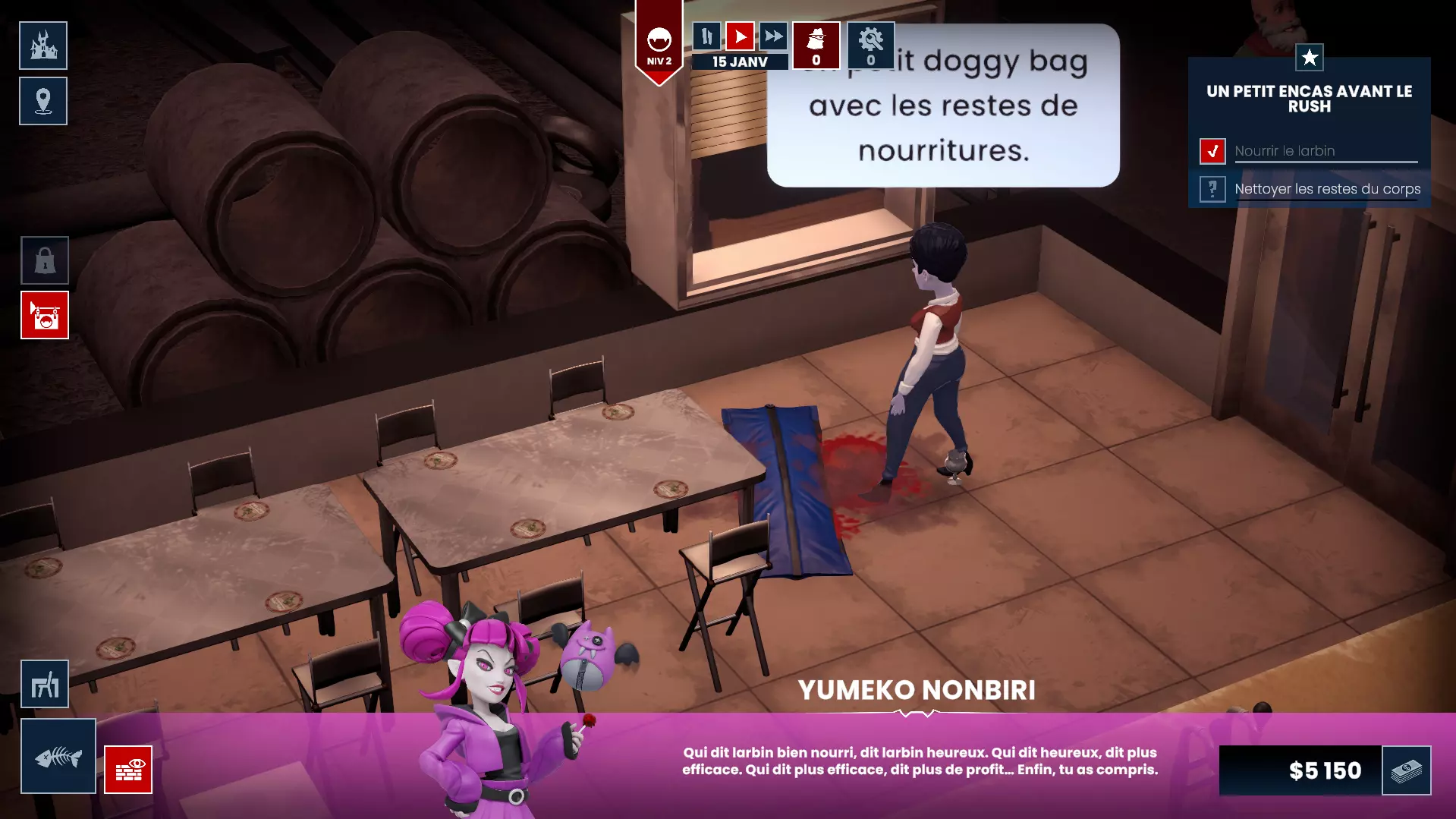
Task: Click the $5150 money button
Action: [1323, 771]
